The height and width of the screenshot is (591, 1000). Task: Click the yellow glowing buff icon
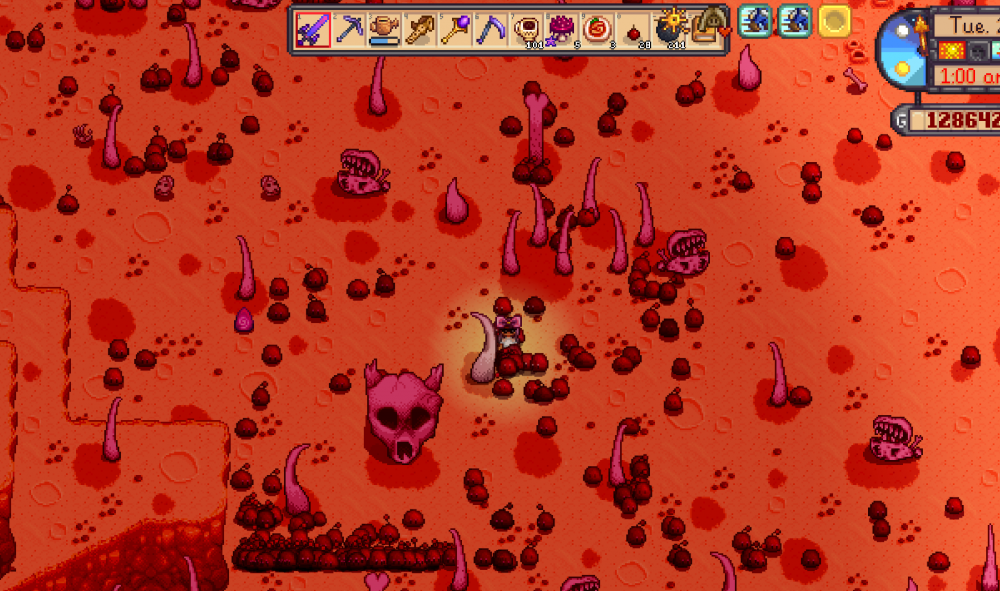[x=834, y=21]
